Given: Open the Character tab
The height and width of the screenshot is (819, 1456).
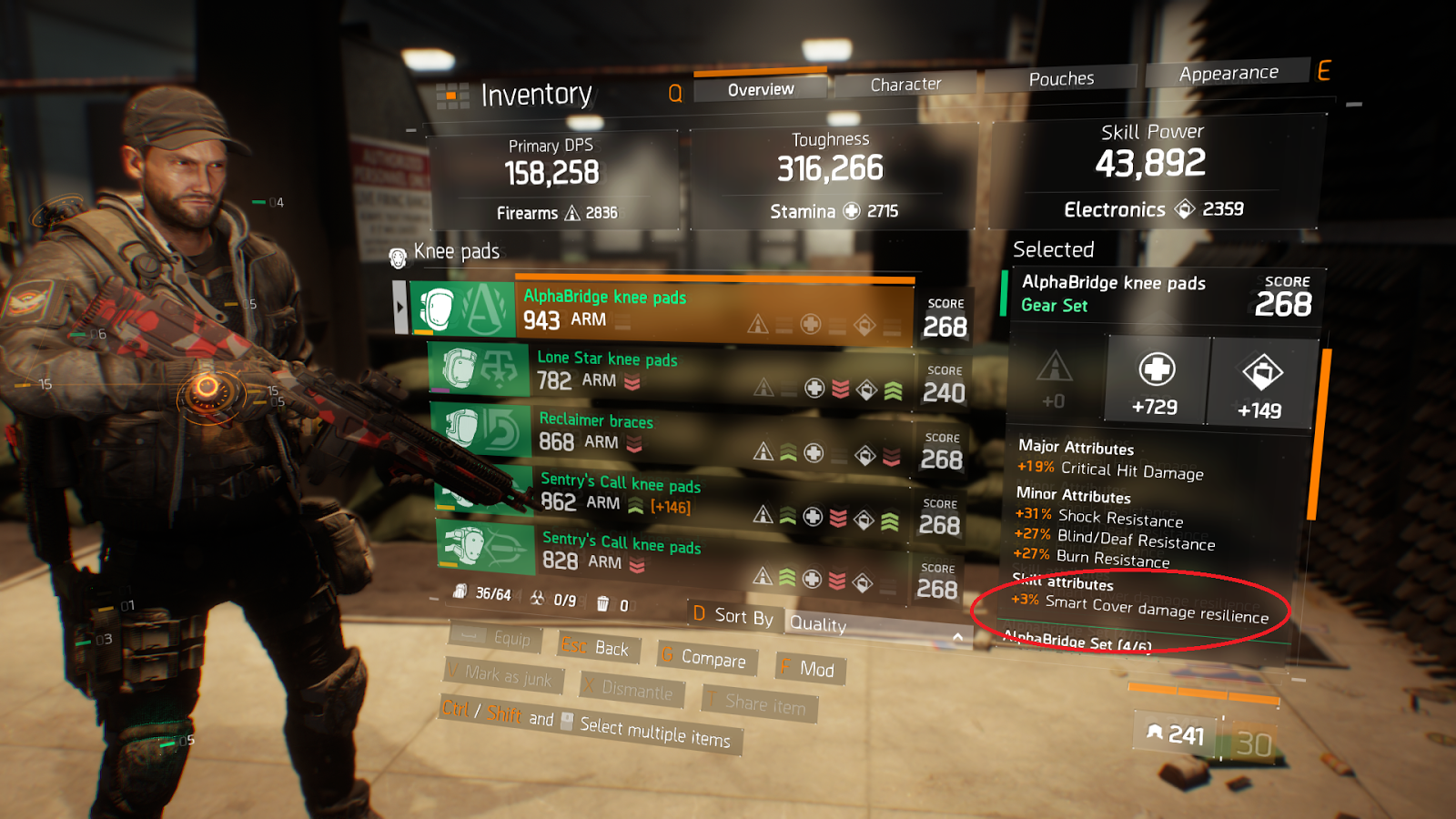Looking at the screenshot, I should (x=905, y=85).
